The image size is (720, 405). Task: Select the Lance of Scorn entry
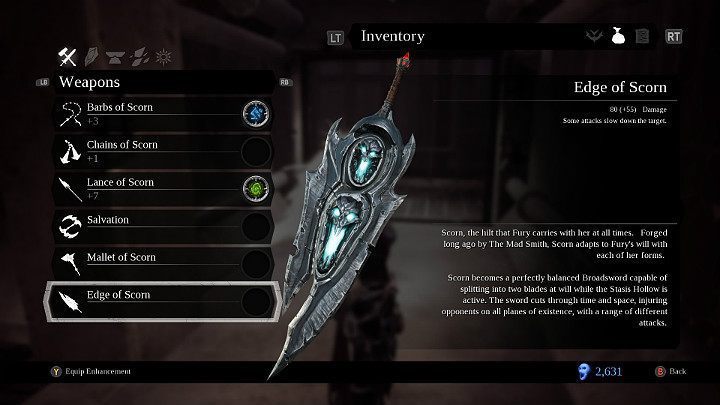[x=140, y=188]
